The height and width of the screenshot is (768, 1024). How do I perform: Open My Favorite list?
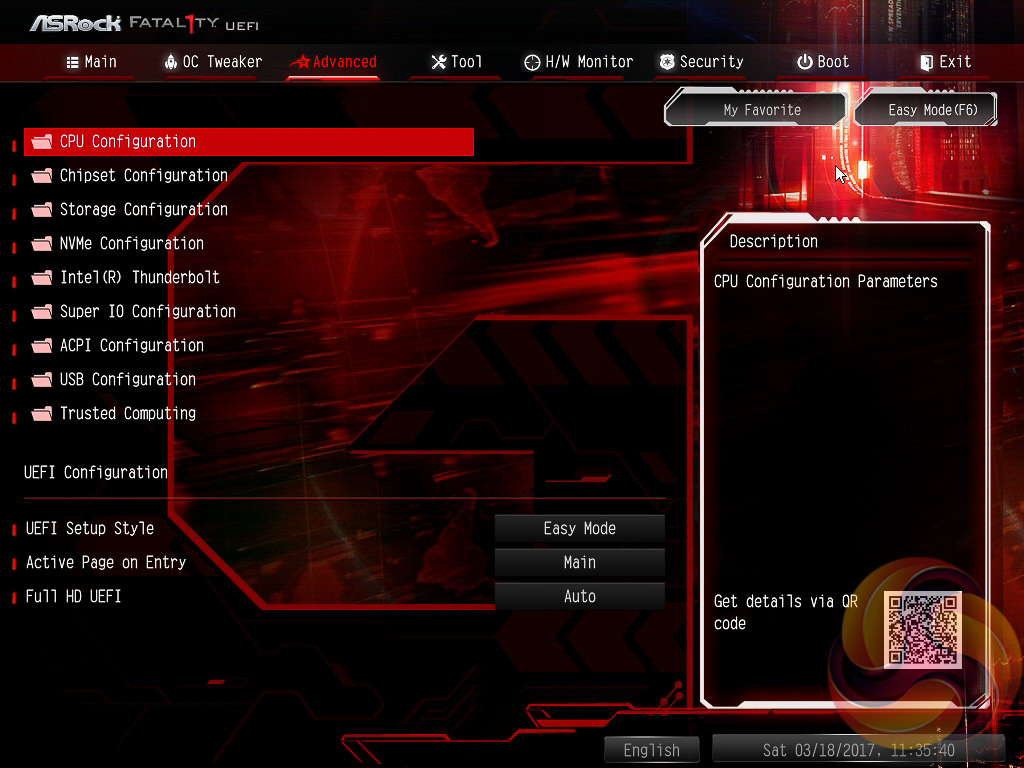click(762, 110)
